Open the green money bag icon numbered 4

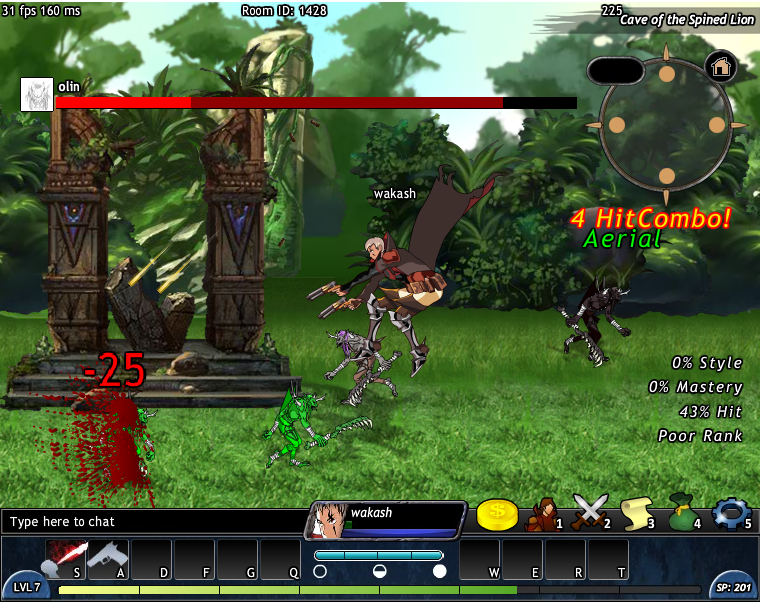pos(683,513)
